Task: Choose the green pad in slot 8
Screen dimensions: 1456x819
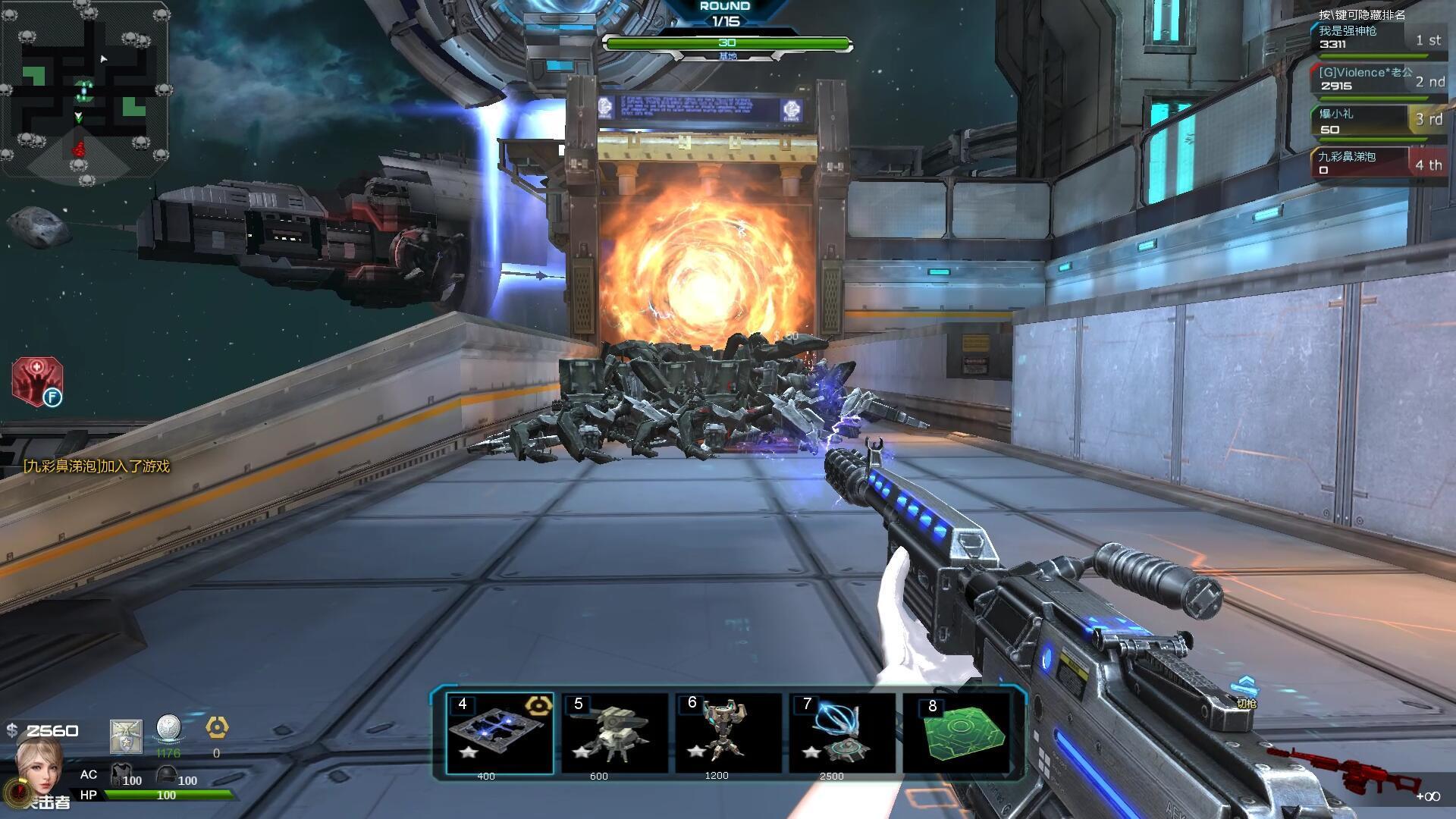Action: [x=957, y=733]
